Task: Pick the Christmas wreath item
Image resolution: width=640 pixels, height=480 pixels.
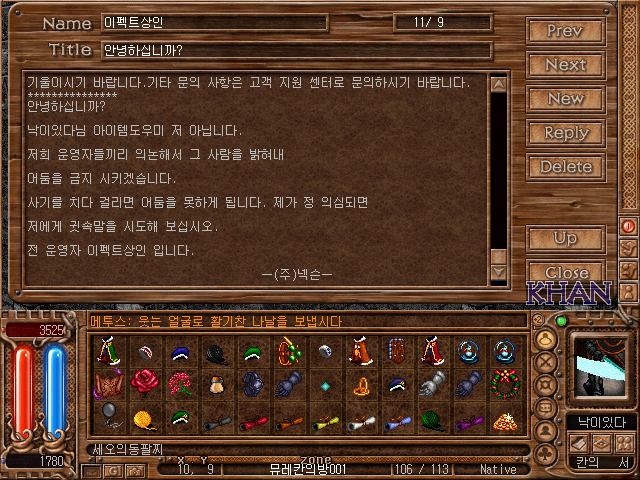Action: (x=502, y=382)
